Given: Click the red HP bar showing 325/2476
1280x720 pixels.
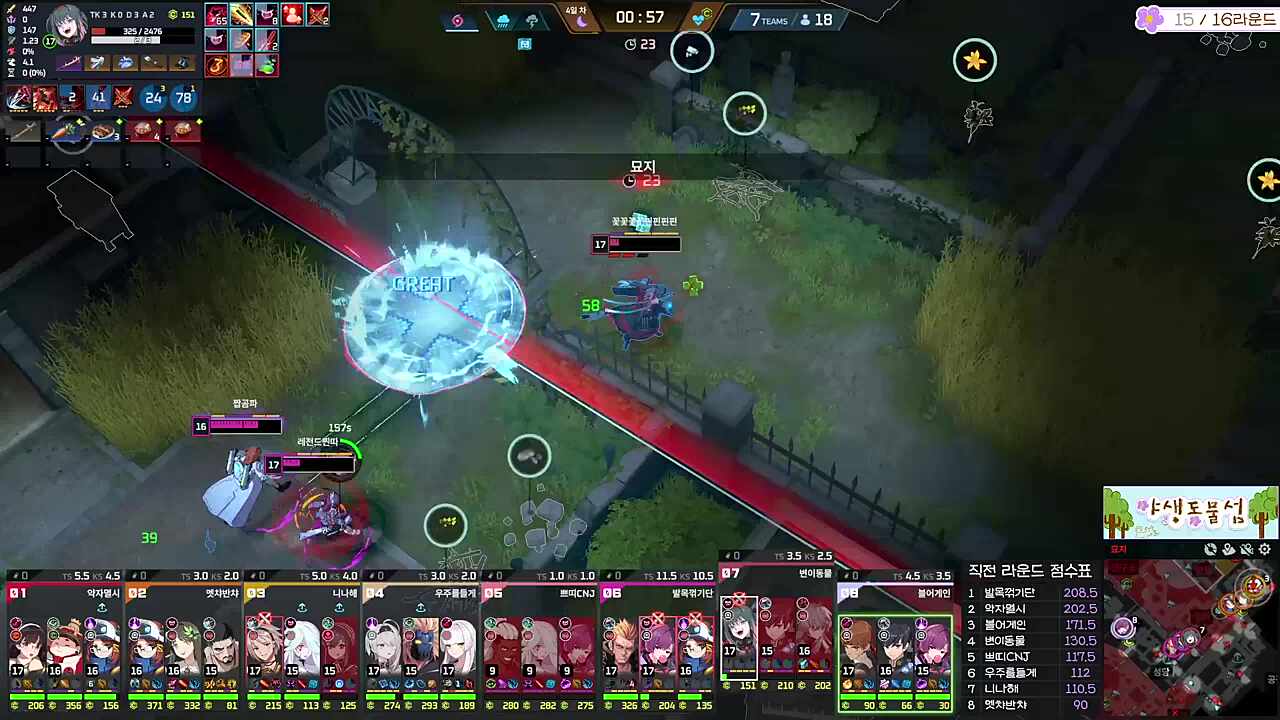Looking at the screenshot, I should pos(141,32).
